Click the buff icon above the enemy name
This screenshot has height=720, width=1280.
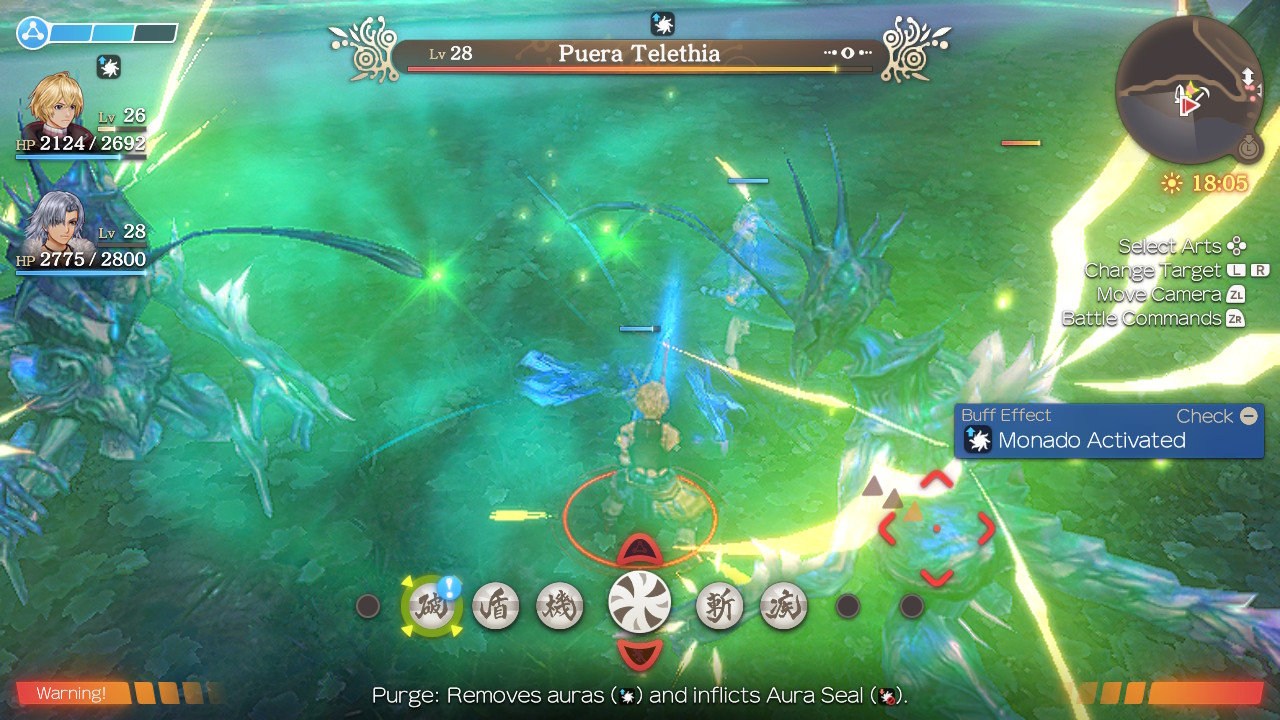tap(662, 23)
